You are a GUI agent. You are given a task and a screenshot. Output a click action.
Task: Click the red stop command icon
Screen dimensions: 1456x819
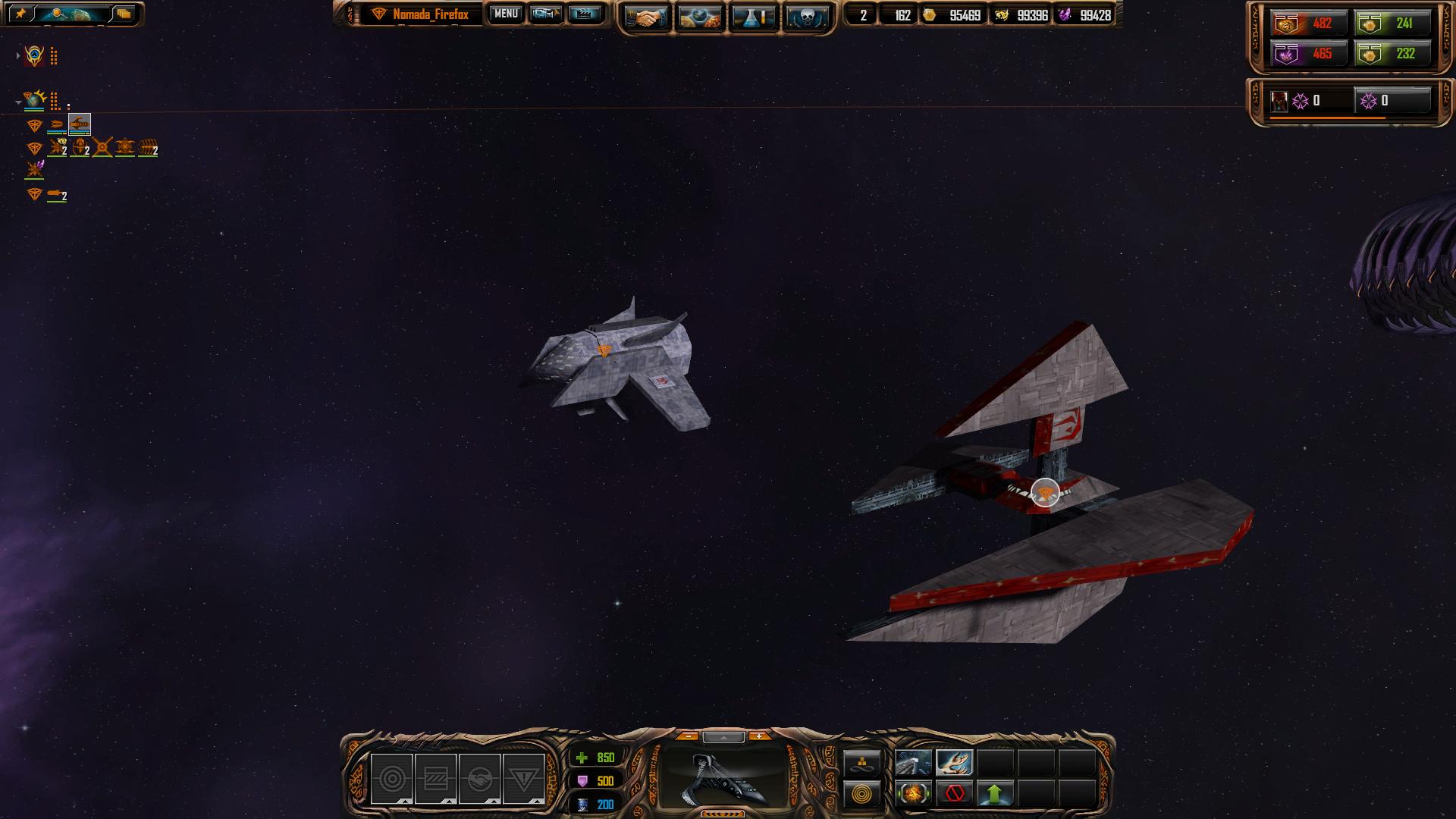955,794
